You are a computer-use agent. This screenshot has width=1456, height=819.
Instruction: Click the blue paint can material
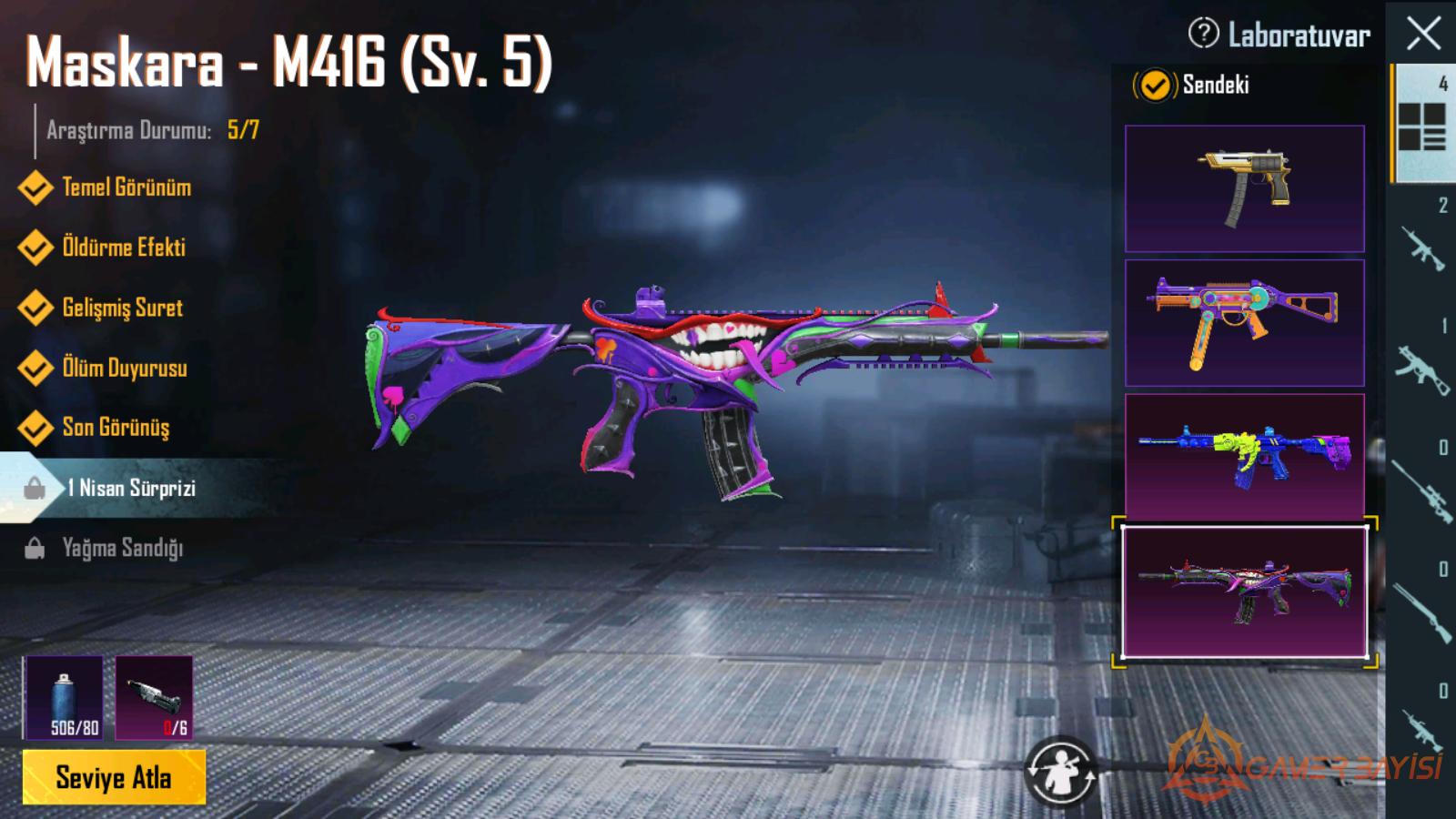click(x=63, y=697)
